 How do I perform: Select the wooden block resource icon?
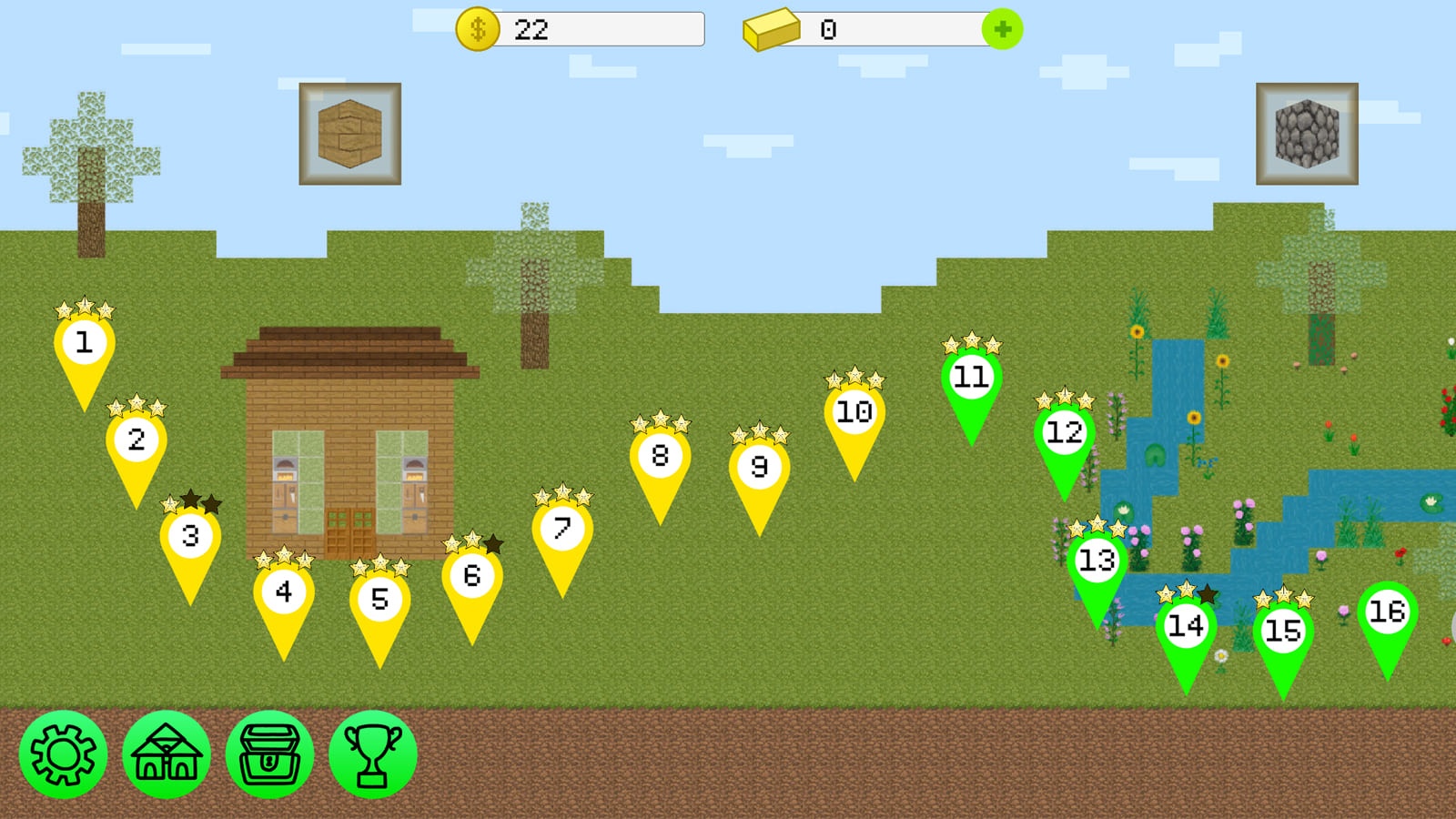click(x=350, y=131)
